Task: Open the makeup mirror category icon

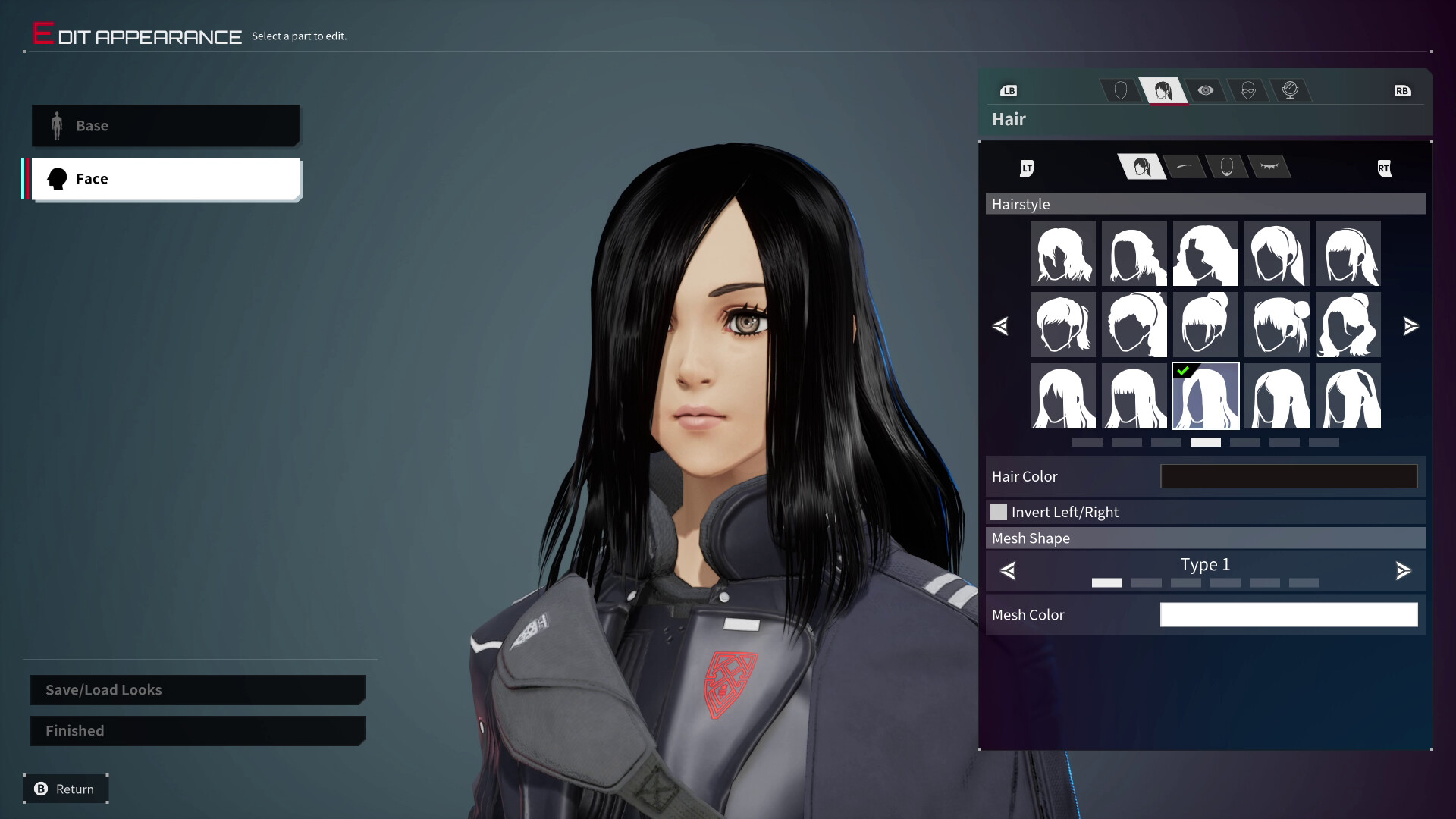Action: (x=1292, y=90)
